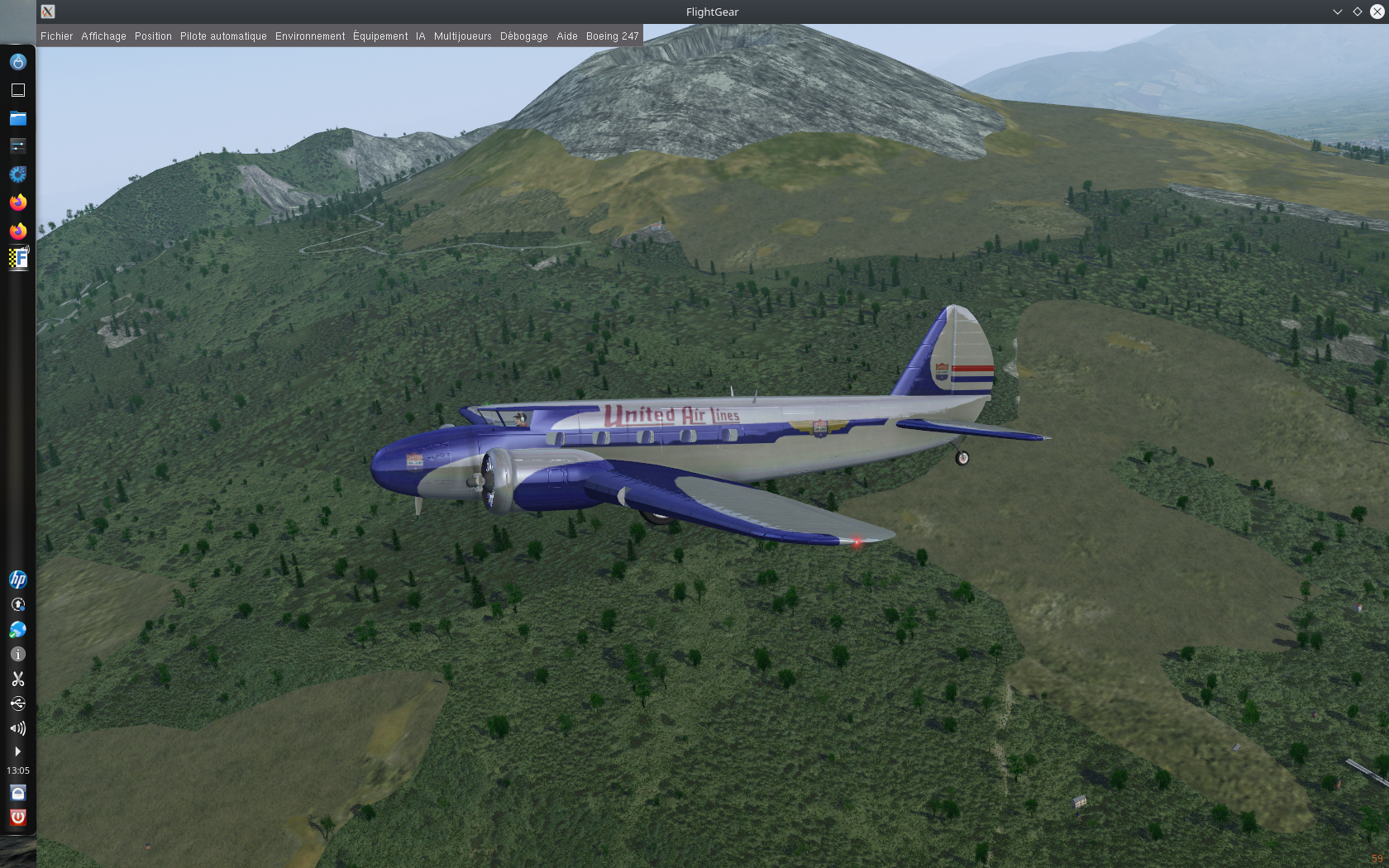Minimize the FlightGear window
The image size is (1389, 868).
point(1337,12)
